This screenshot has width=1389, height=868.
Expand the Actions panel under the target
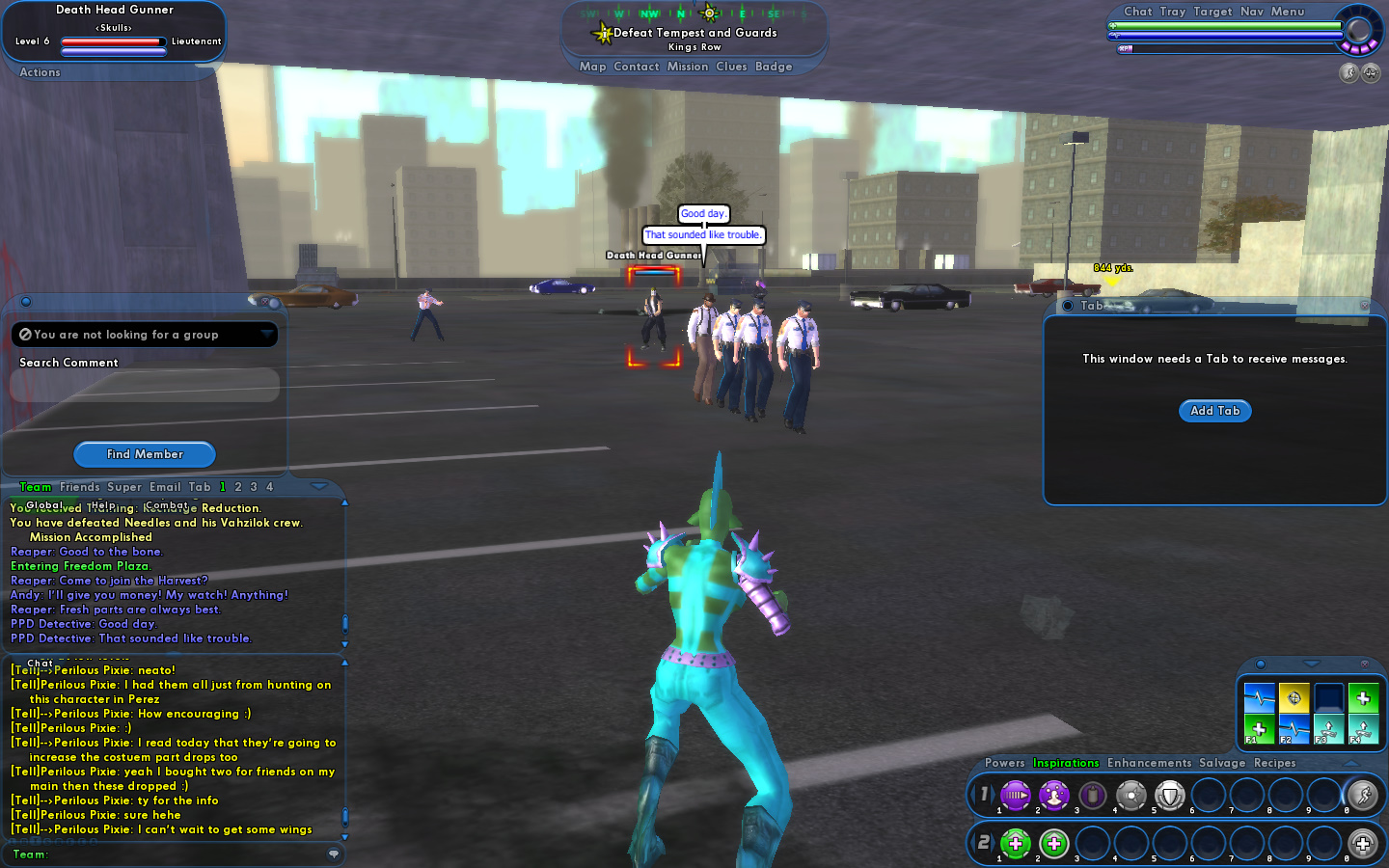[x=40, y=72]
